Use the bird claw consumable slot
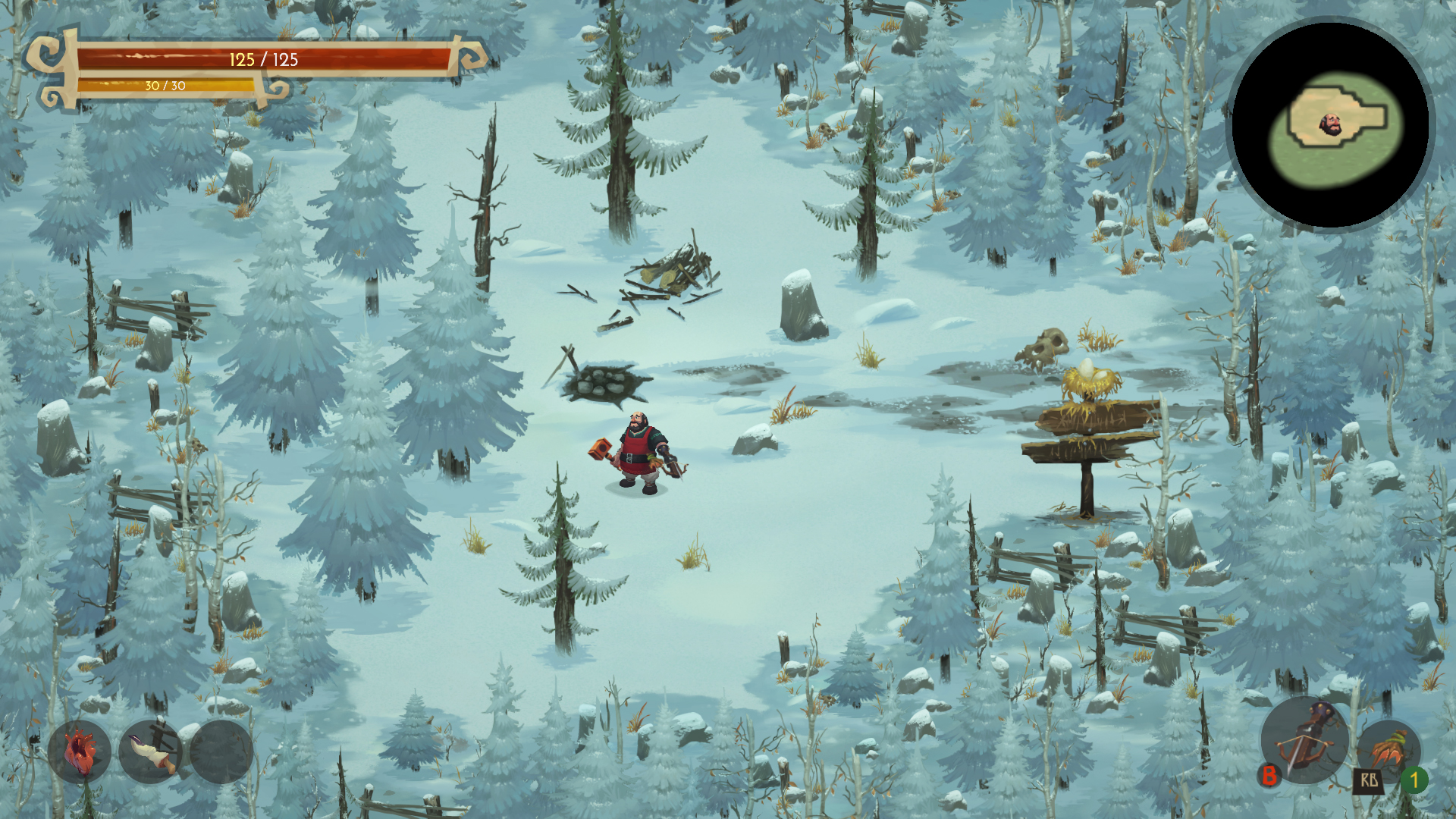This screenshot has height=819, width=1456. 1389,749
